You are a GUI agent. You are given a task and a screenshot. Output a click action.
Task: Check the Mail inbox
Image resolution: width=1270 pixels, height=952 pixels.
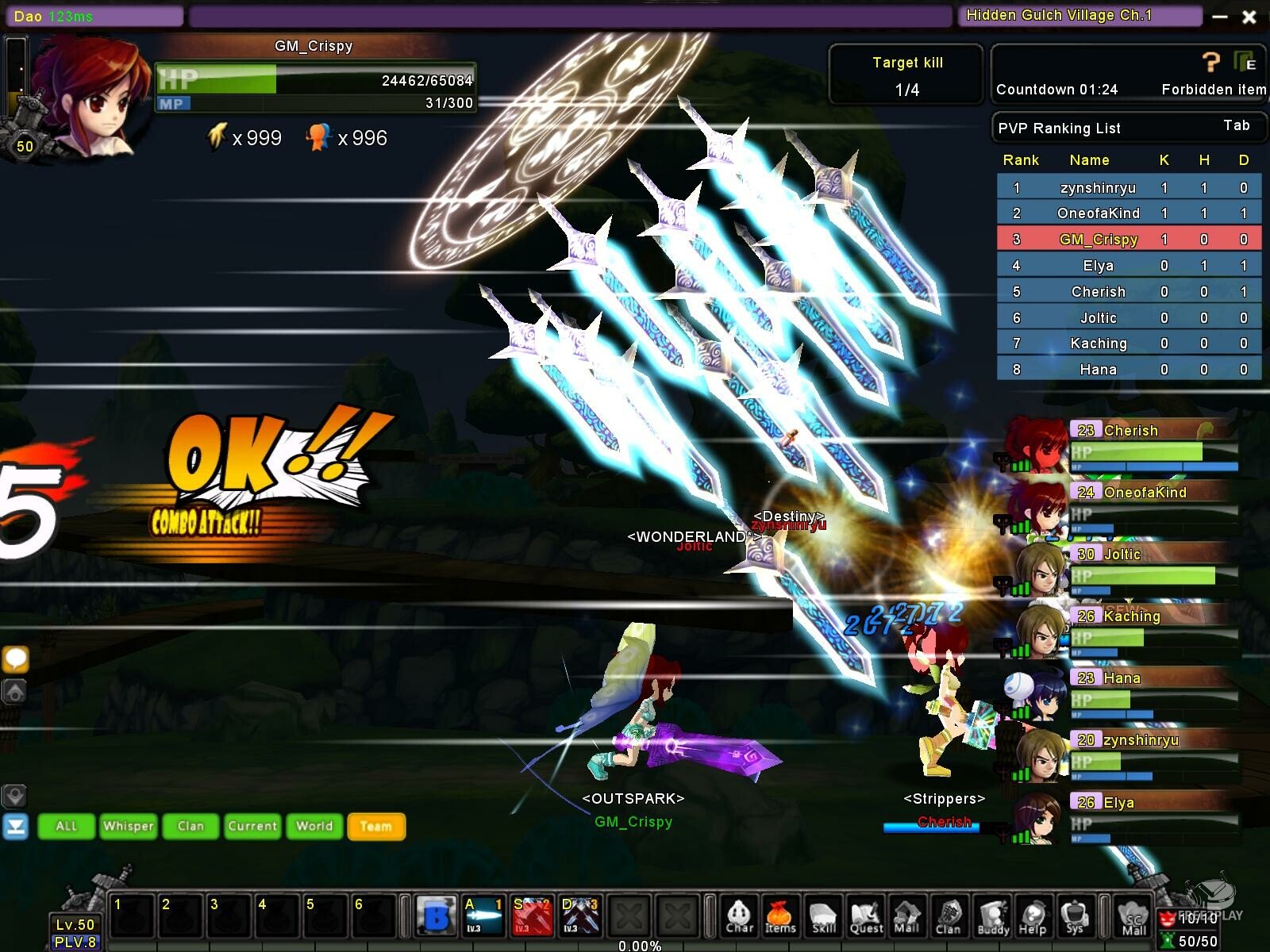point(906,917)
